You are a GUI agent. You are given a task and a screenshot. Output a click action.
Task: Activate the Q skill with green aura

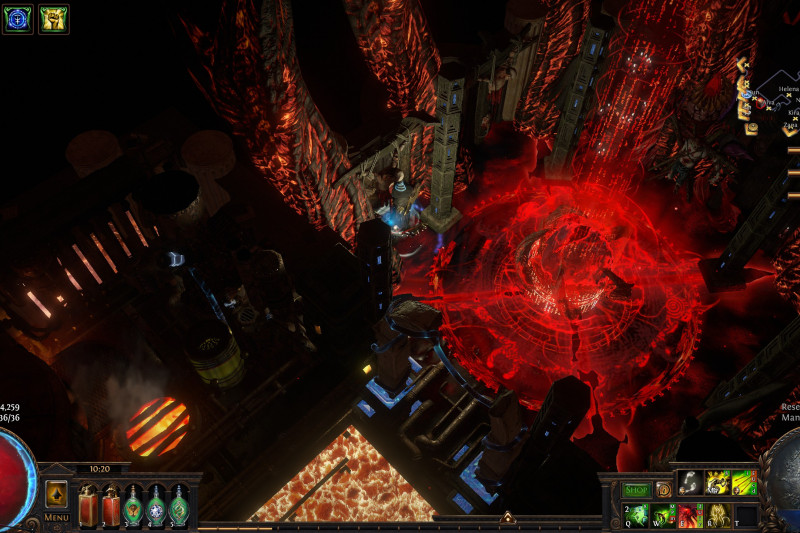coord(637,515)
